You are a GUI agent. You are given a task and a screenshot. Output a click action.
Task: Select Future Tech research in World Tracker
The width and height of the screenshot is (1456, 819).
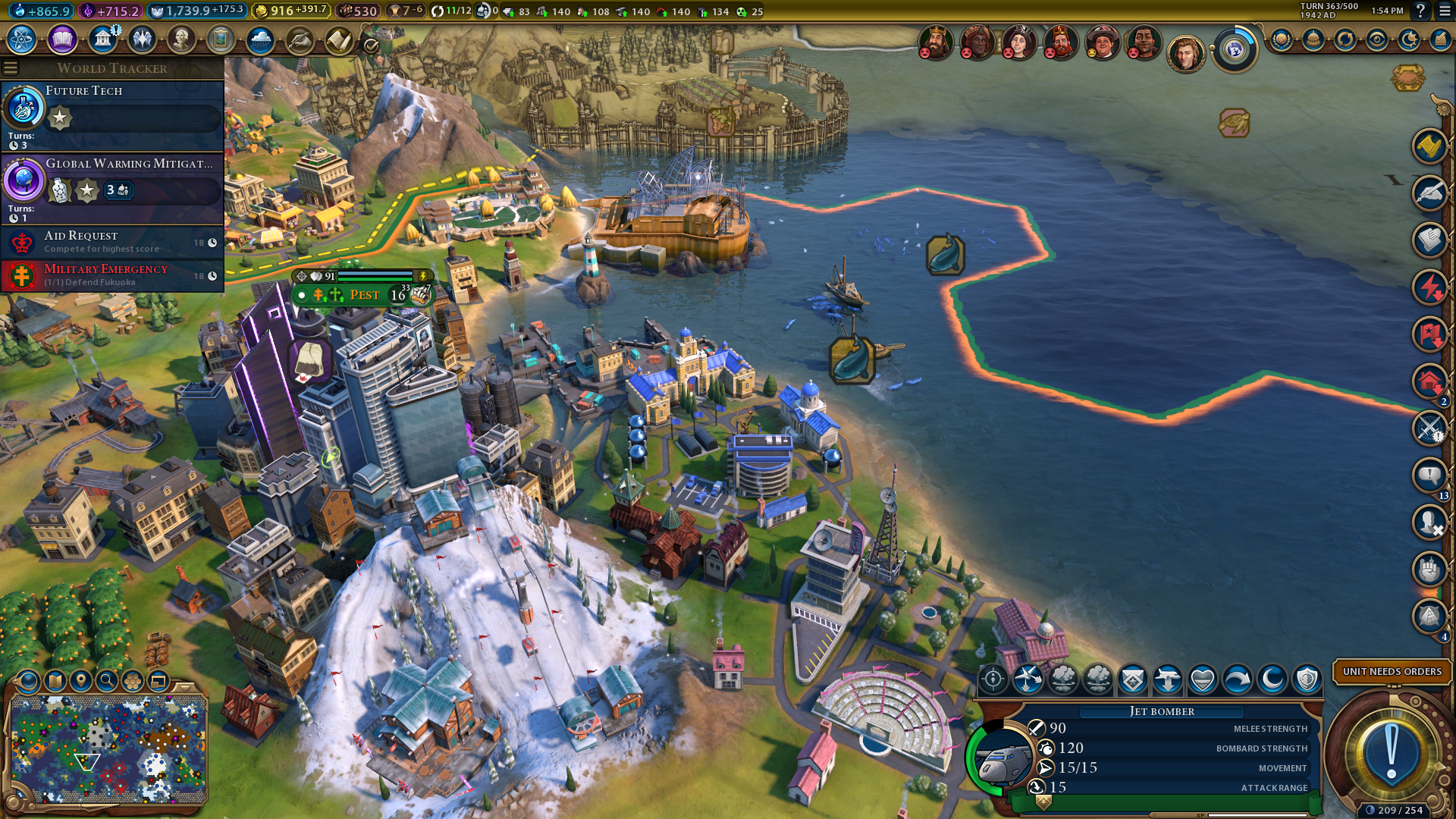tap(112, 115)
